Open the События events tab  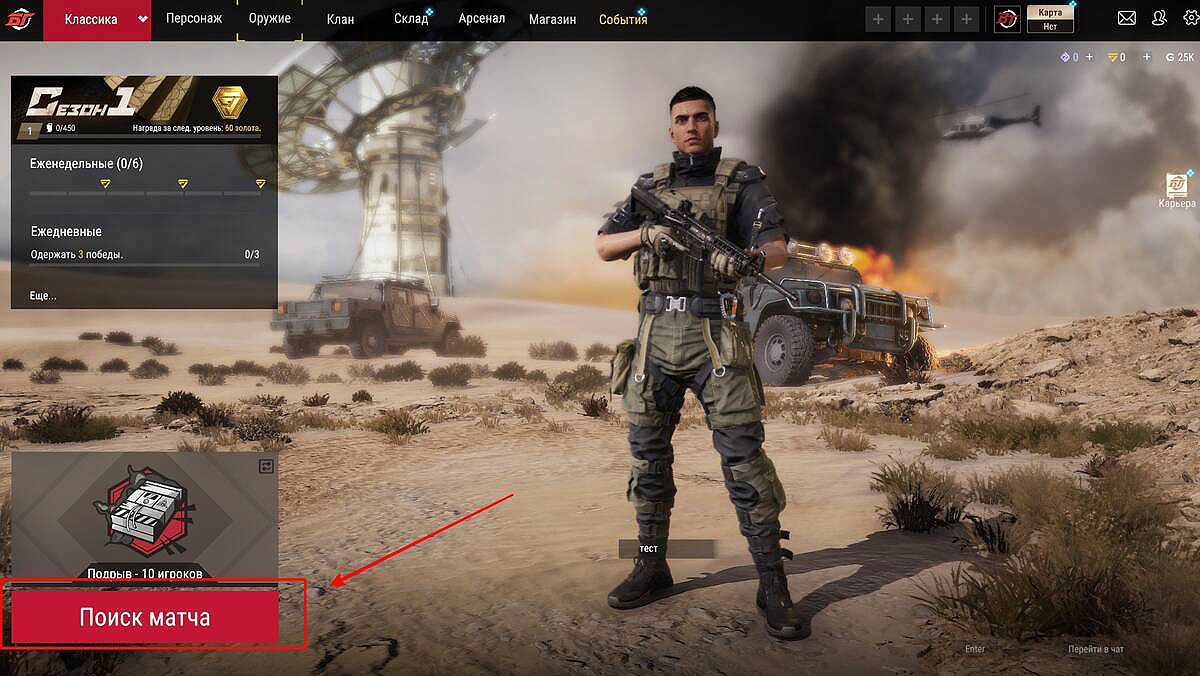[623, 19]
